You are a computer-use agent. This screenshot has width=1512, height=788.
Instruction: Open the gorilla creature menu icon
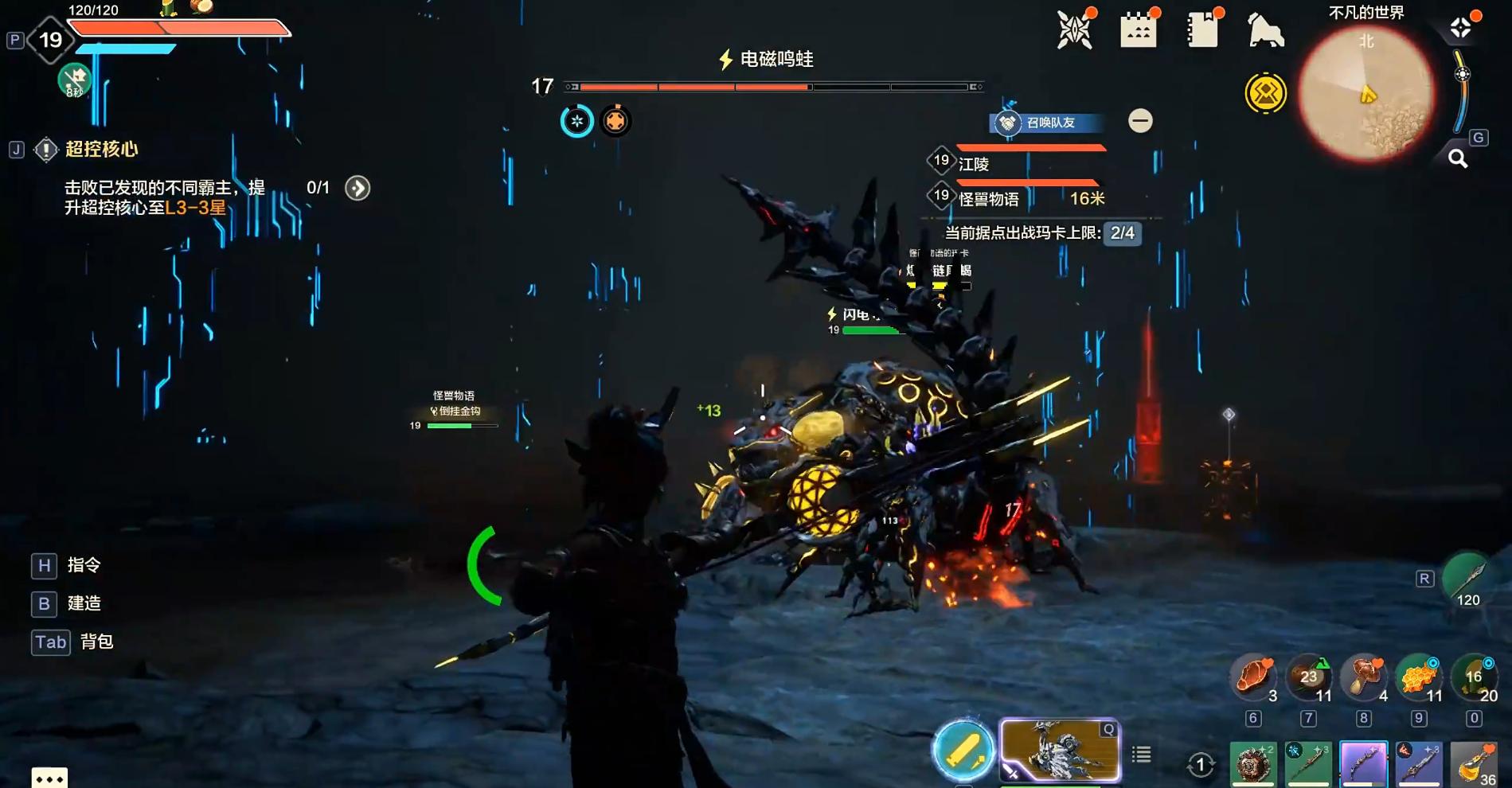pyautogui.click(x=1265, y=31)
